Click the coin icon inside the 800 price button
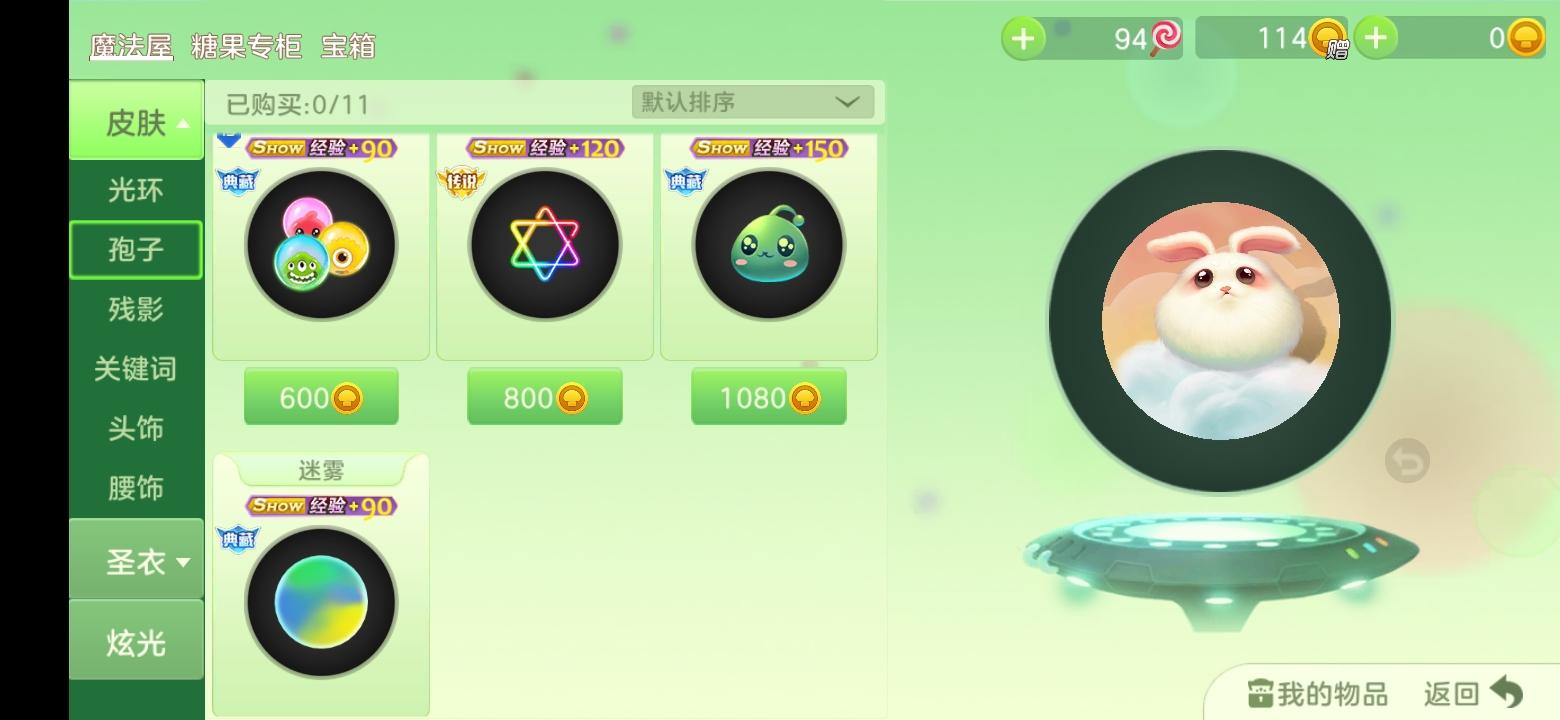Screen dimensions: 1560x720 573,397
